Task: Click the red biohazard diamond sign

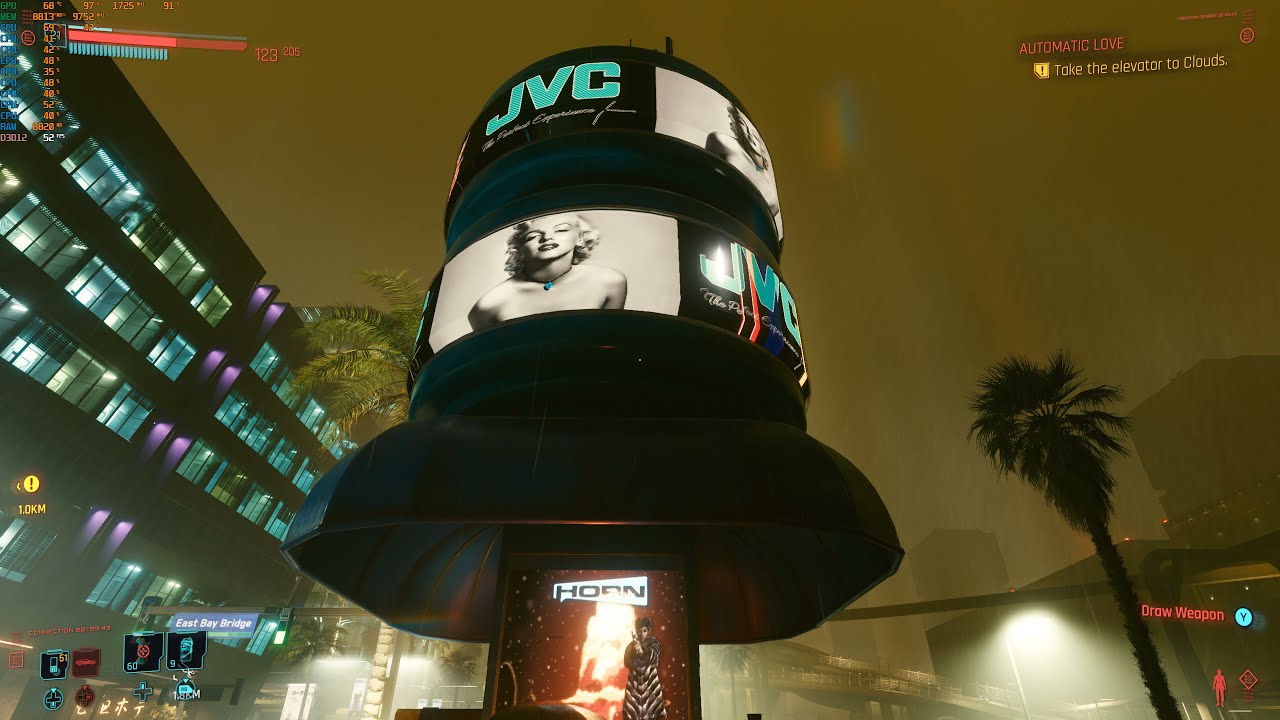Action: tap(1248, 678)
